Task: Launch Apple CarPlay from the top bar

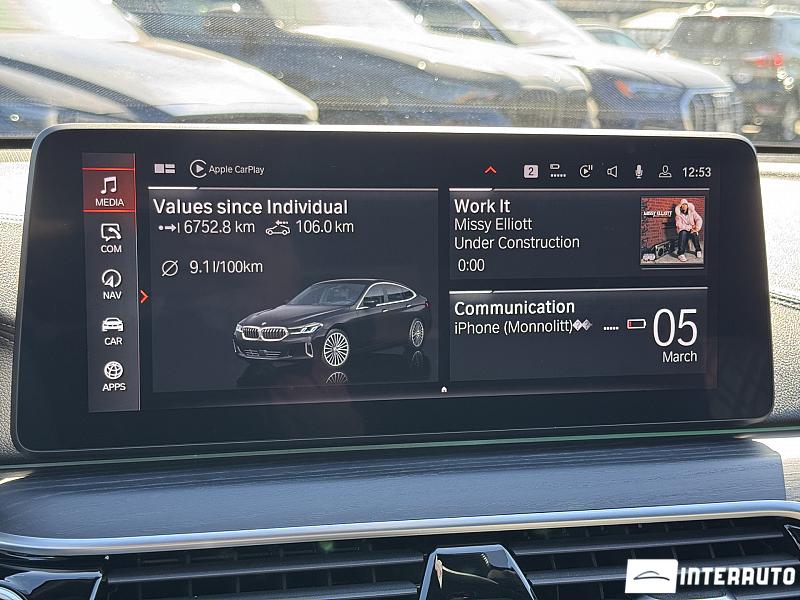Action: (227, 169)
